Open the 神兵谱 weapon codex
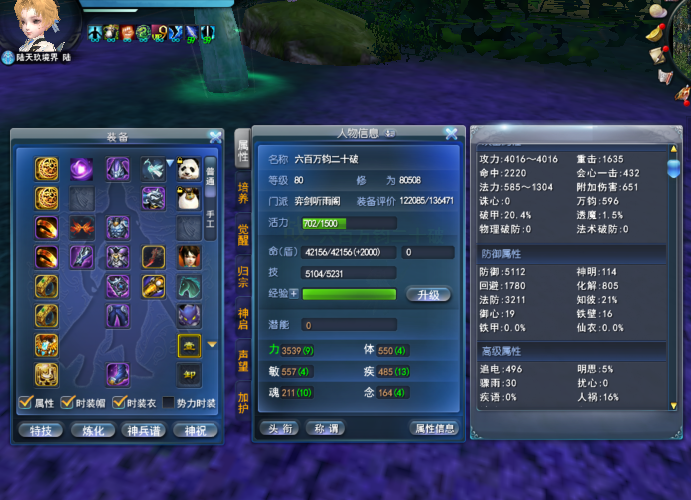Image resolution: width=691 pixels, height=500 pixels. pyautogui.click(x=145, y=429)
